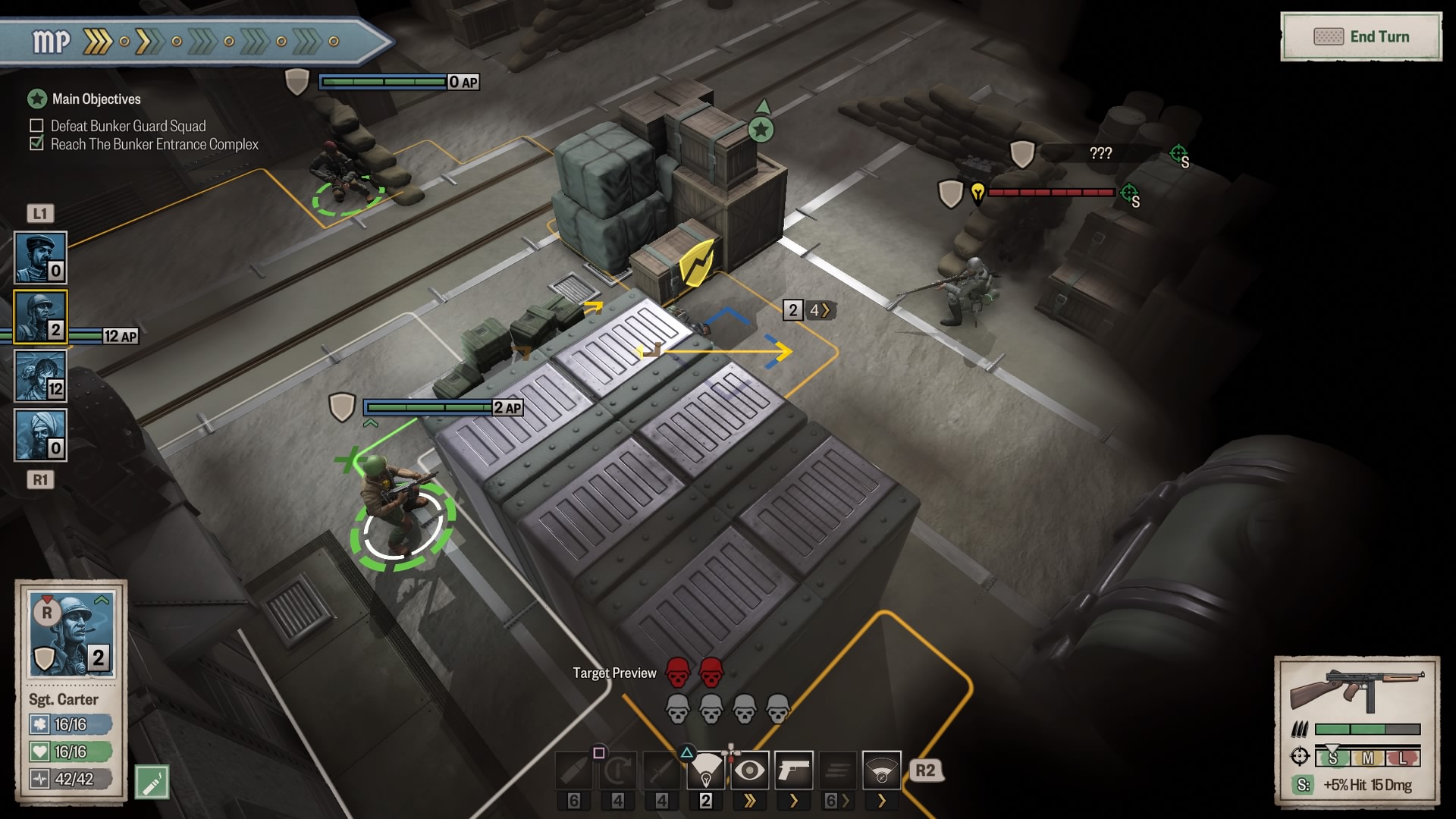Viewport: 1456px width, 819px height.
Task: Select the long-haired squad member with 12 AP
Action: point(41,376)
